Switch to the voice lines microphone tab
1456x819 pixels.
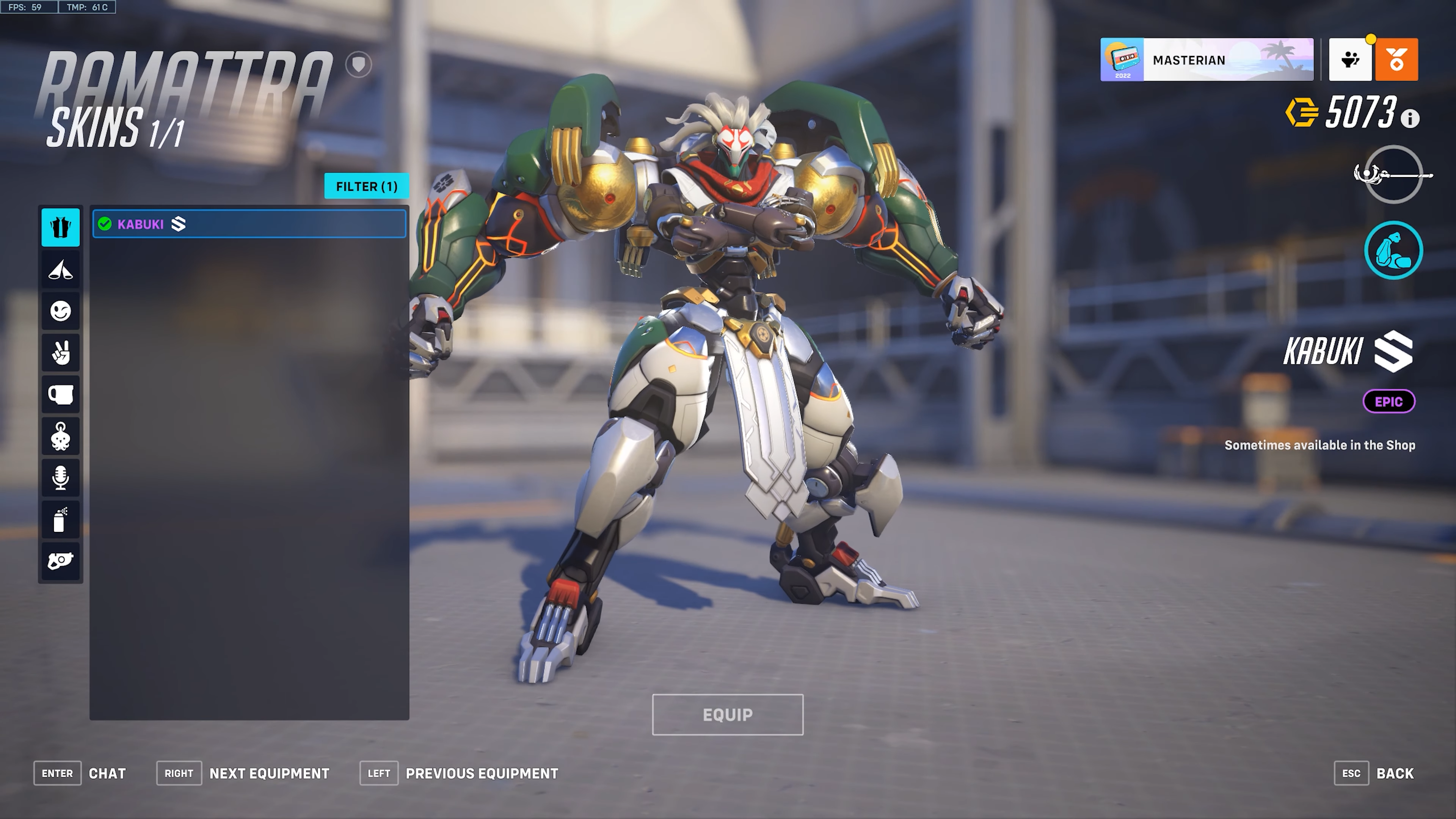(61, 478)
